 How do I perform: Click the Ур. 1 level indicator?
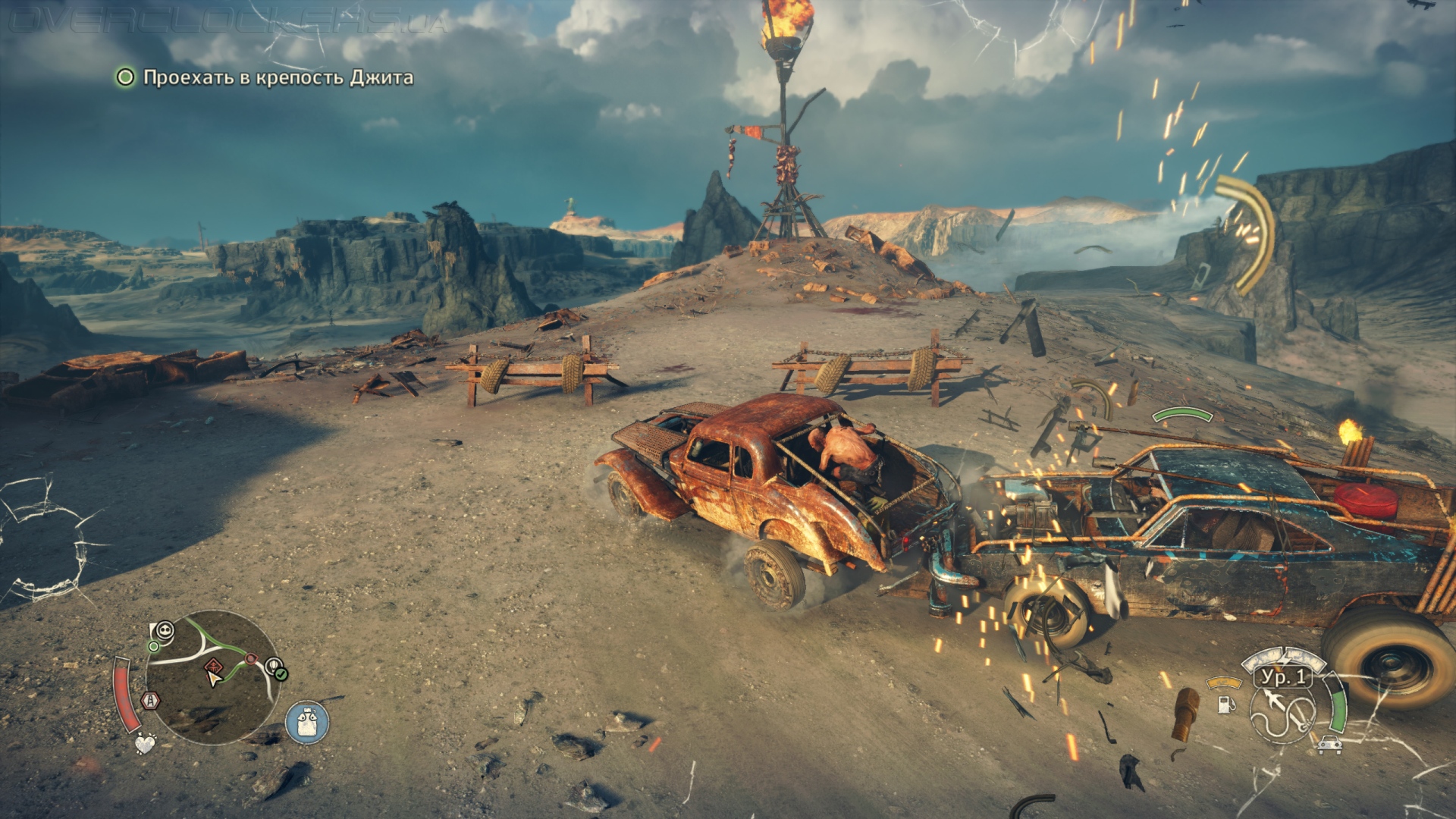pyautogui.click(x=1283, y=679)
